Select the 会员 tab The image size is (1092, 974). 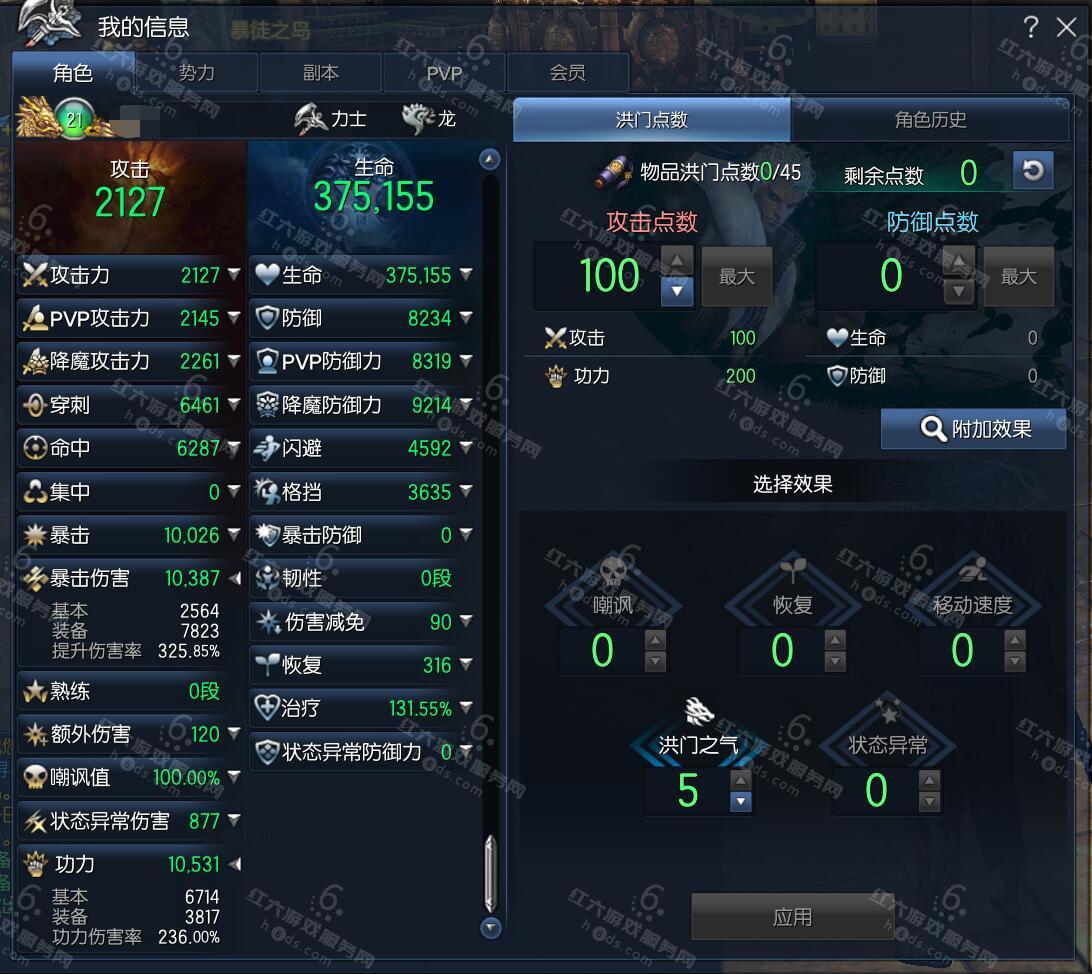(x=567, y=73)
